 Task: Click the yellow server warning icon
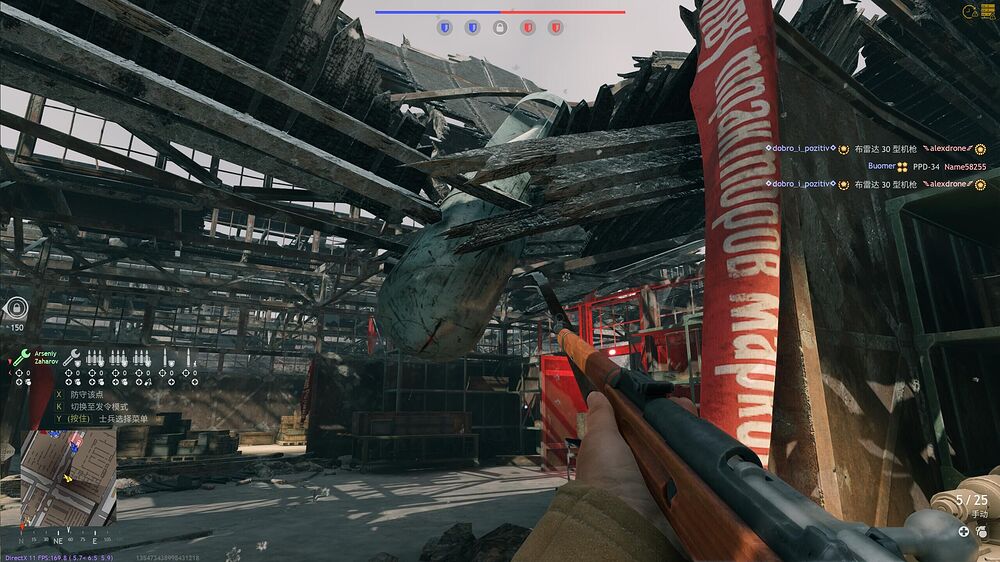pos(990,12)
